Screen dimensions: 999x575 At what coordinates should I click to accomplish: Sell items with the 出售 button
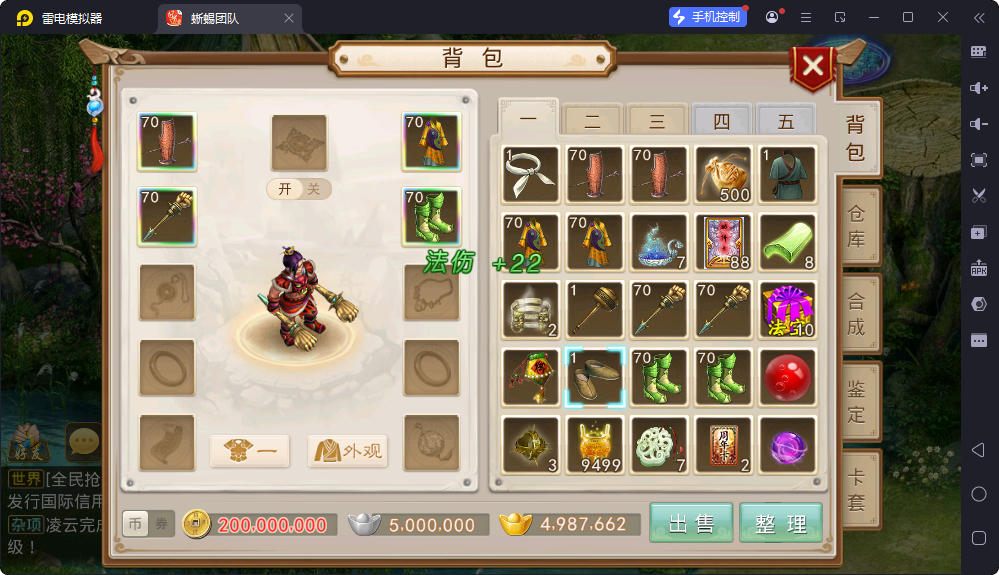tap(691, 524)
